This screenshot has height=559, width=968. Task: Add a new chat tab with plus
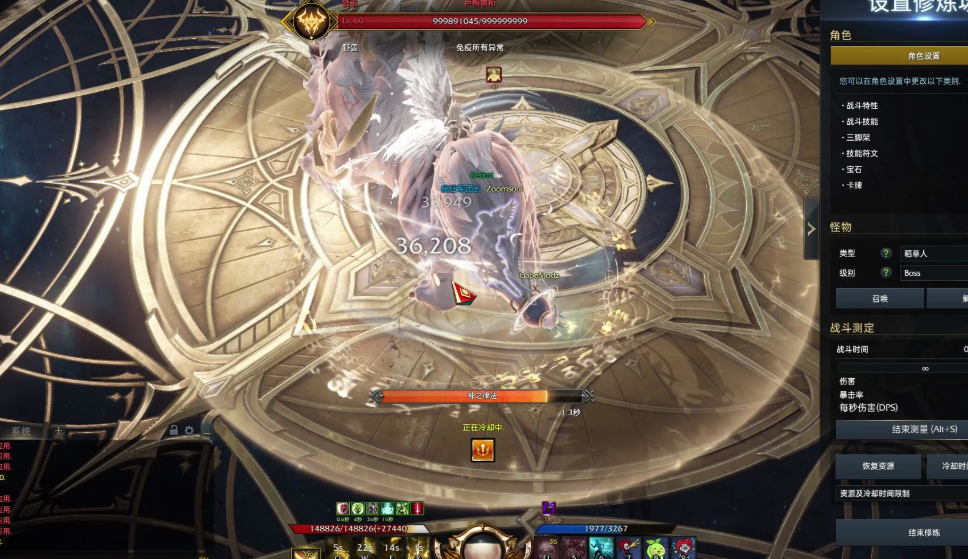point(58,431)
